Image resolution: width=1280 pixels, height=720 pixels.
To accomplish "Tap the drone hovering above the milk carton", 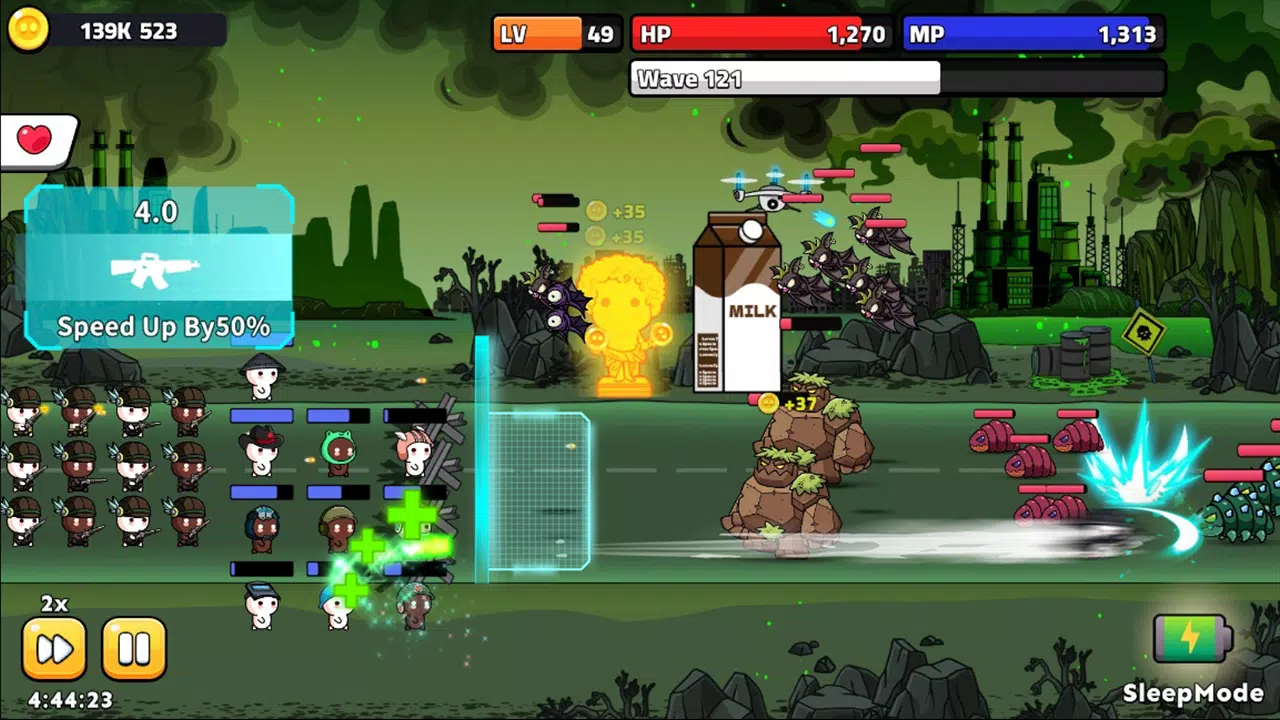I will pos(771,196).
